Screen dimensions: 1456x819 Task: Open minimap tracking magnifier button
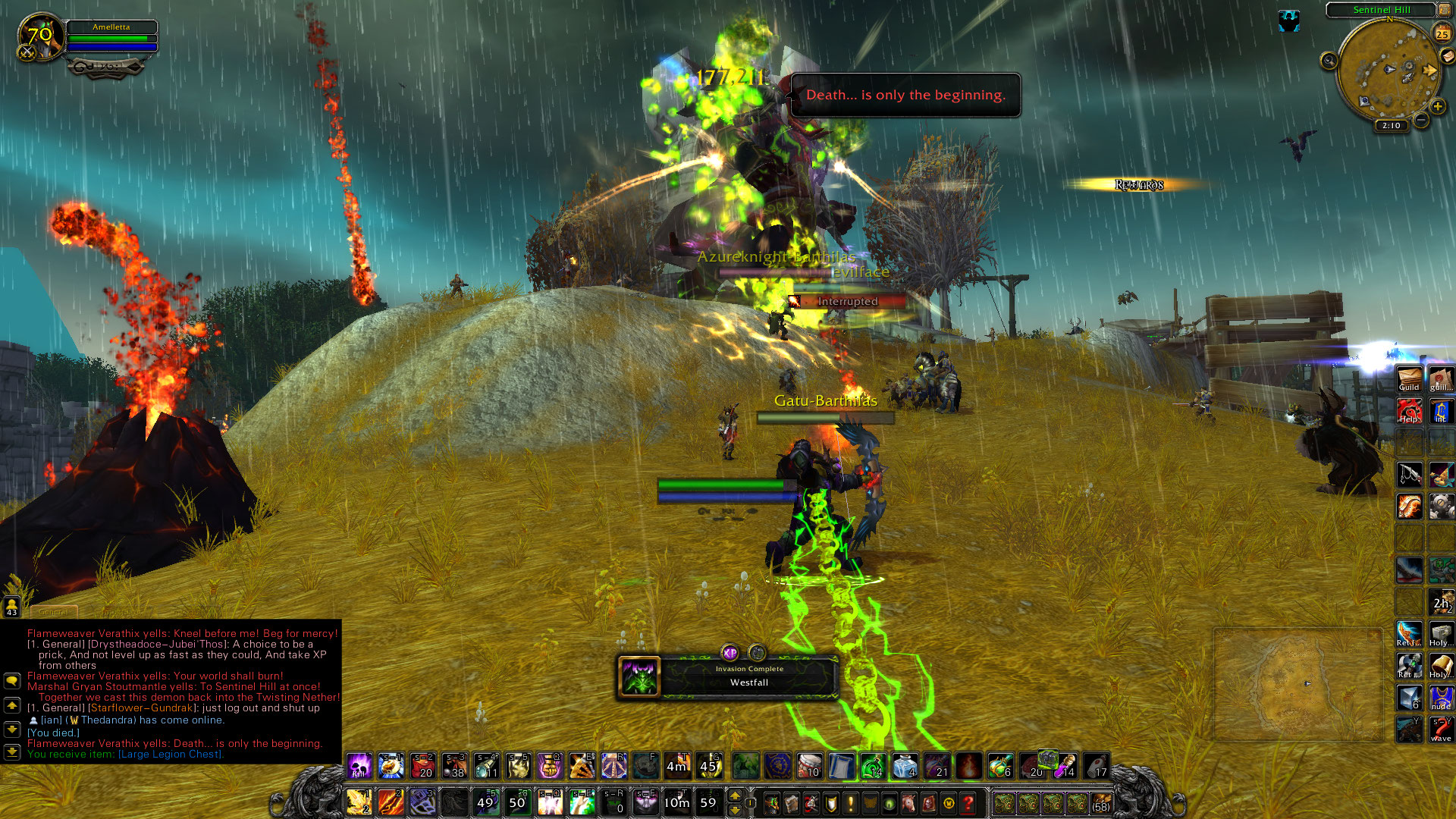coord(1329,61)
